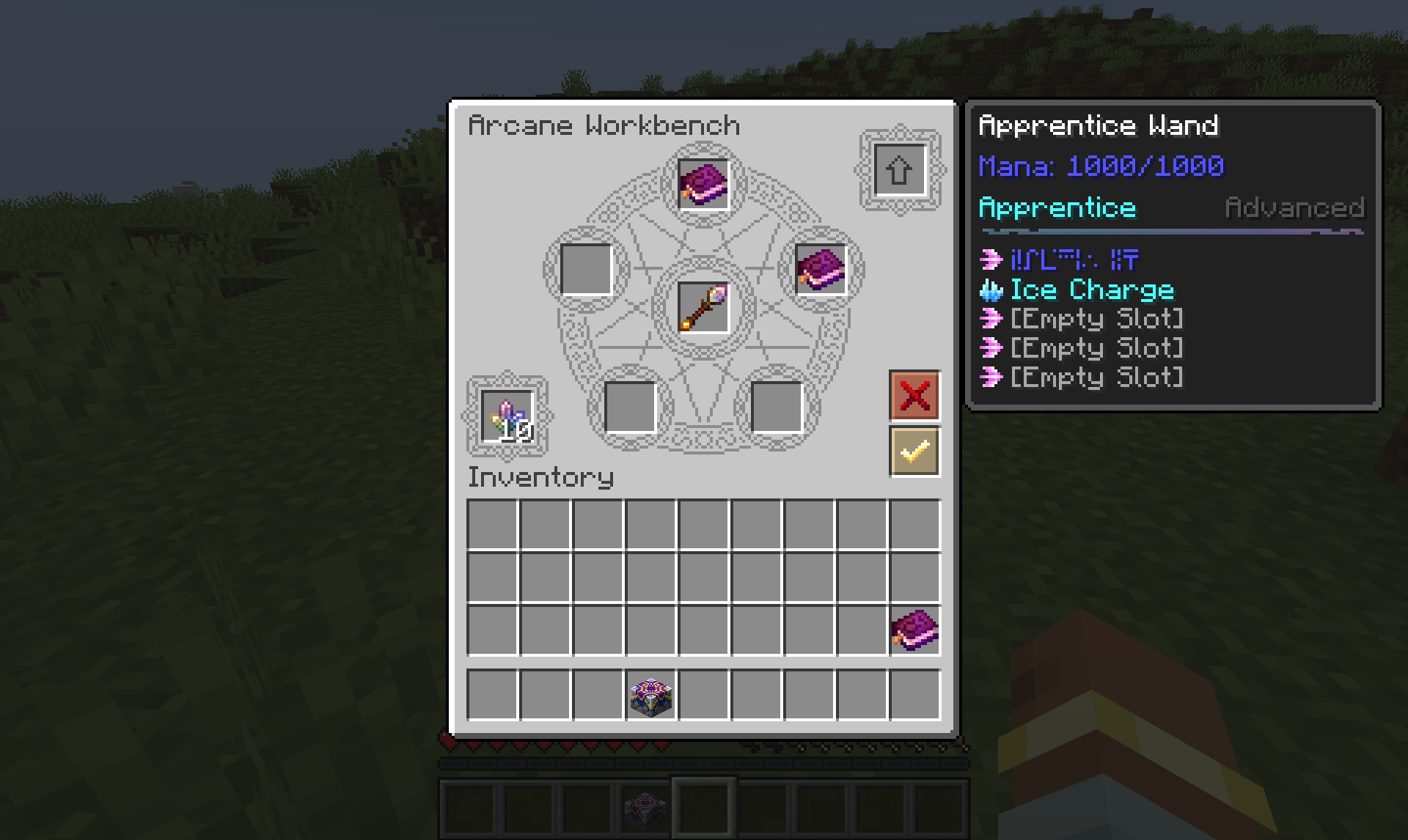Viewport: 1408px width, 840px height.
Task: Click the greyed-out Advanced tier label
Action: coord(1294,207)
